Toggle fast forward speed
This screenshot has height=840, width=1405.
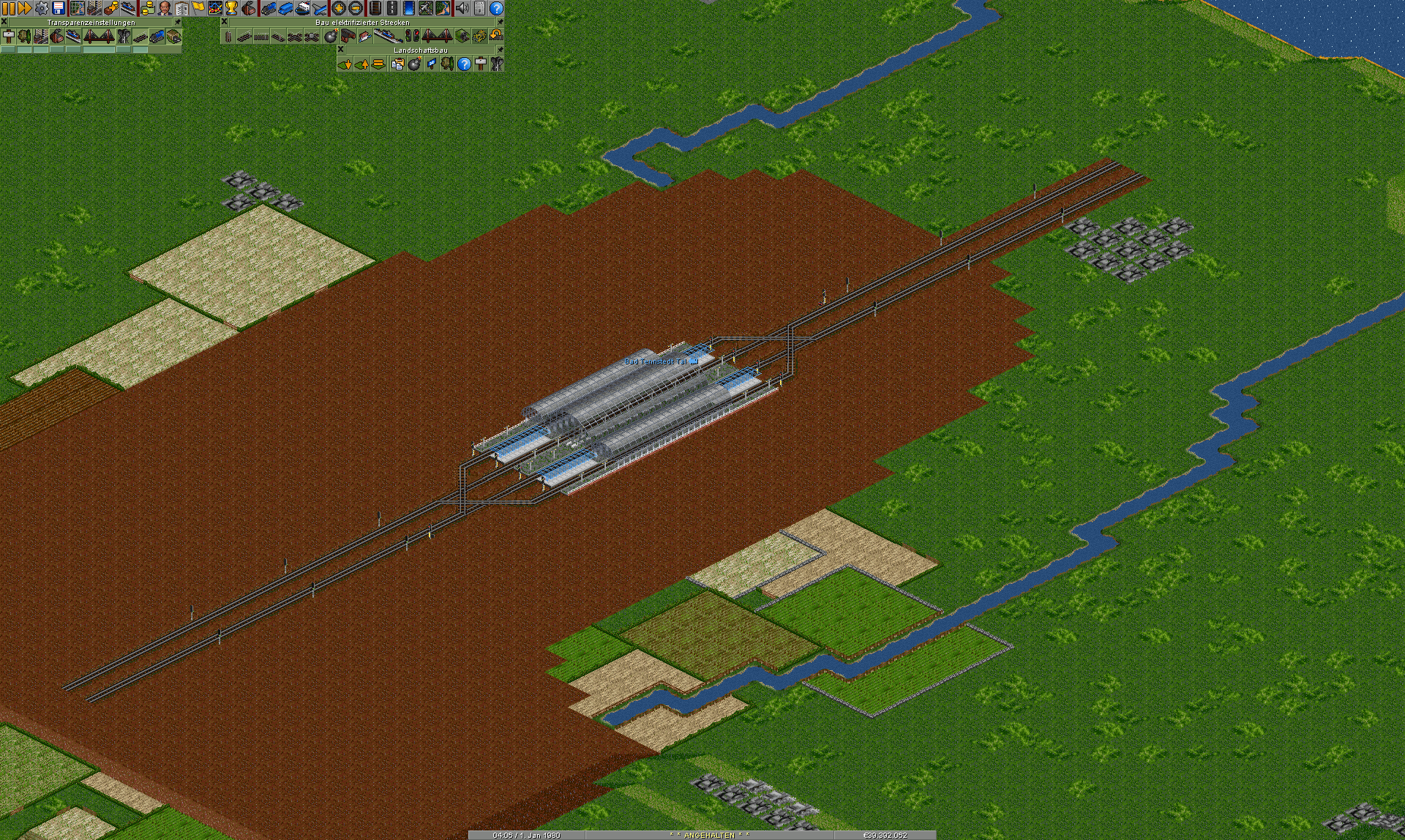click(25, 8)
